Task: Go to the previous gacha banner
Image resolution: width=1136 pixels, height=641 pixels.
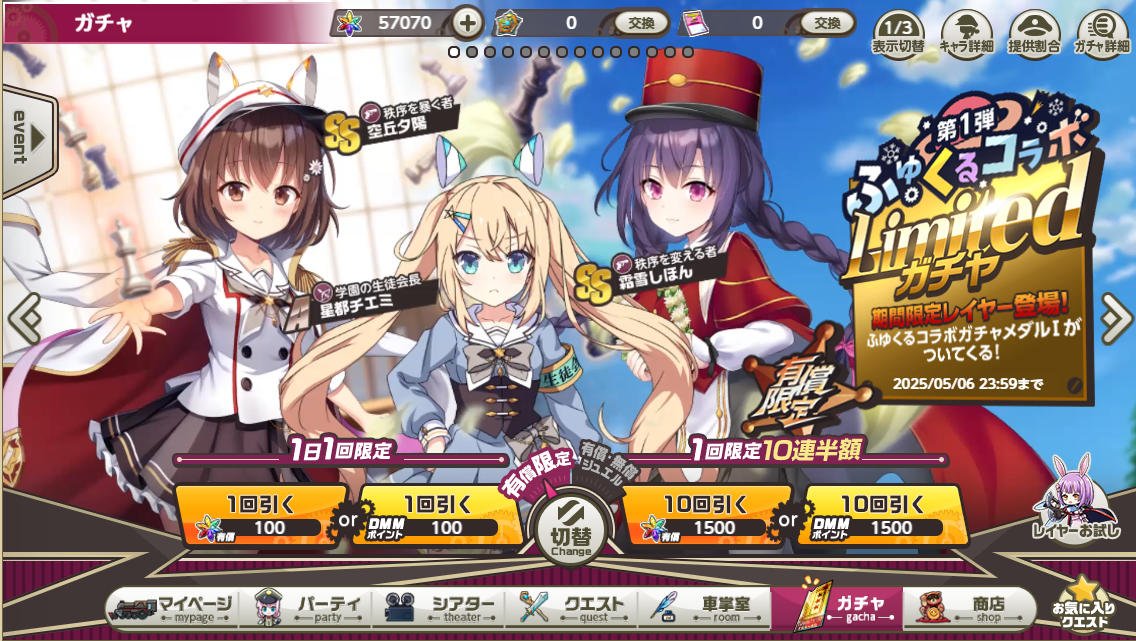Action: coord(22,318)
